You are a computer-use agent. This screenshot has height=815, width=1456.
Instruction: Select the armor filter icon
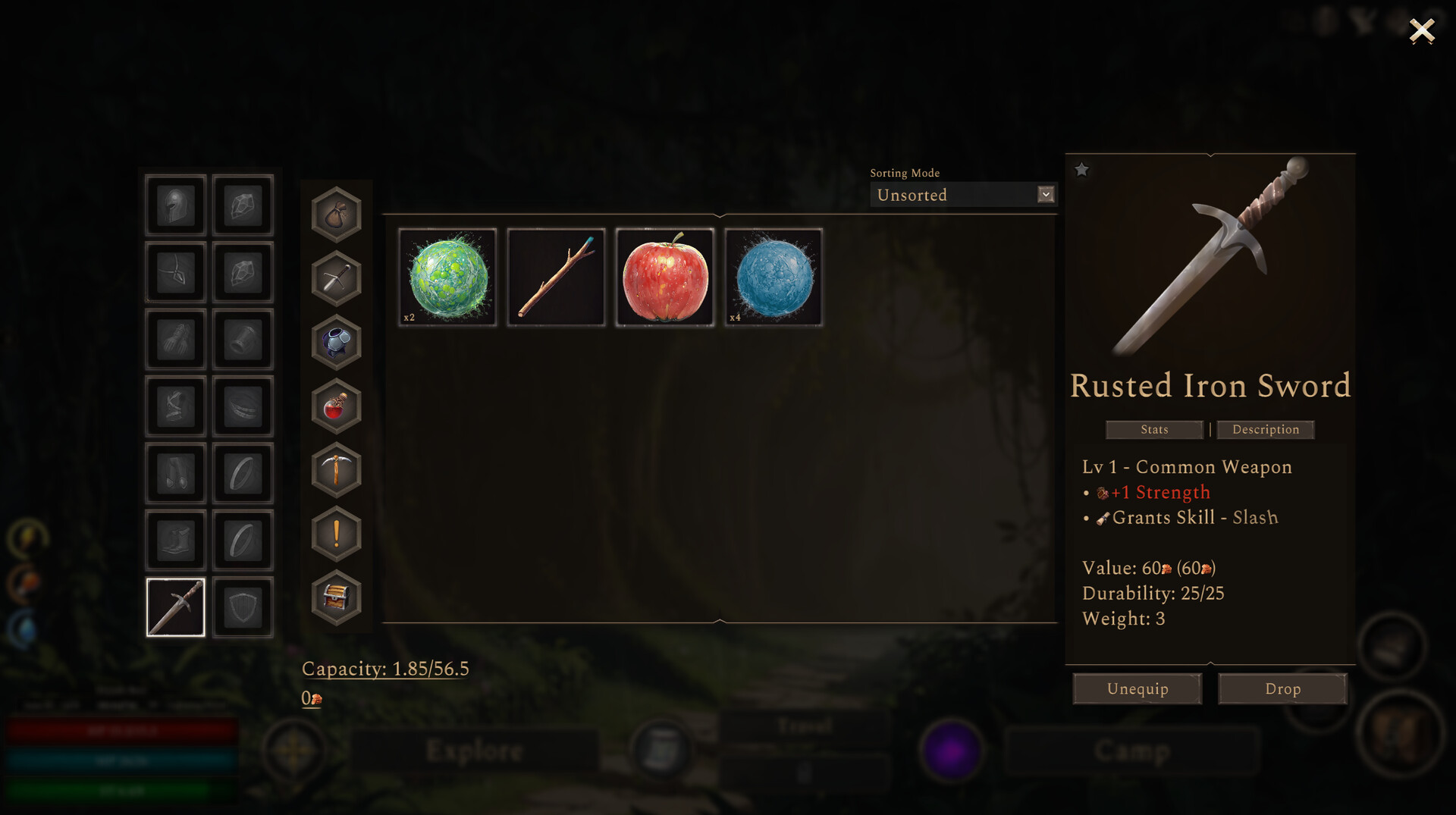[x=336, y=343]
